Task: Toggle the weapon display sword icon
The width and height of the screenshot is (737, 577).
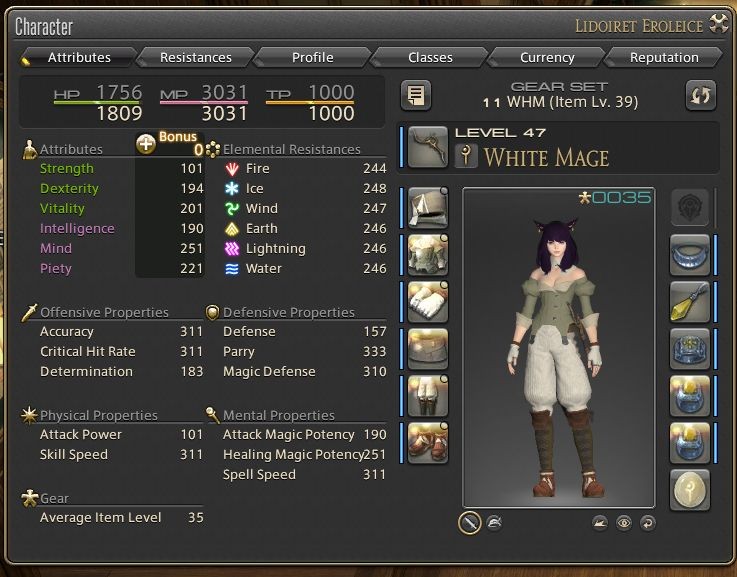Action: (469, 522)
